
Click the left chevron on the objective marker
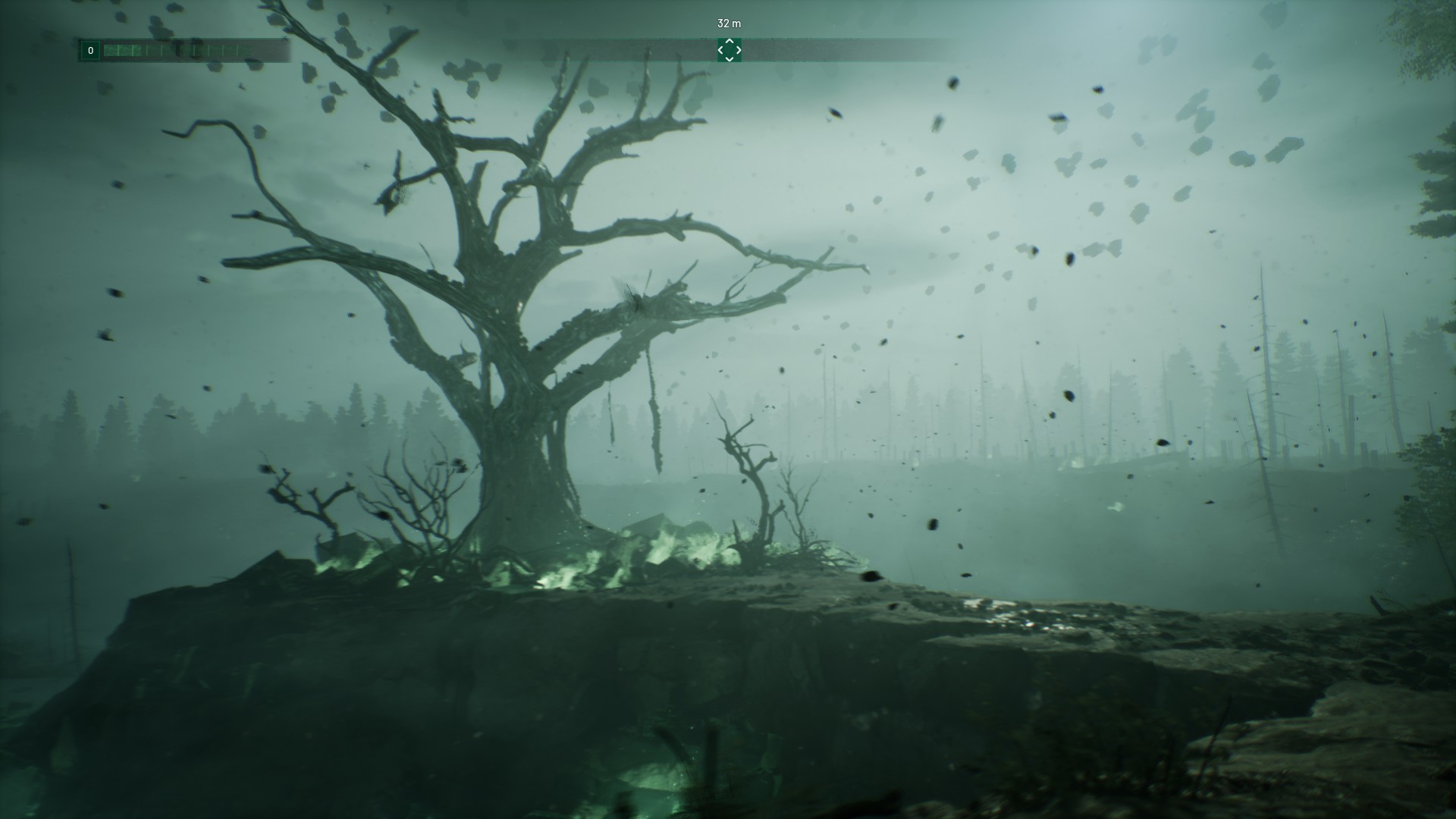pyautogui.click(x=721, y=50)
